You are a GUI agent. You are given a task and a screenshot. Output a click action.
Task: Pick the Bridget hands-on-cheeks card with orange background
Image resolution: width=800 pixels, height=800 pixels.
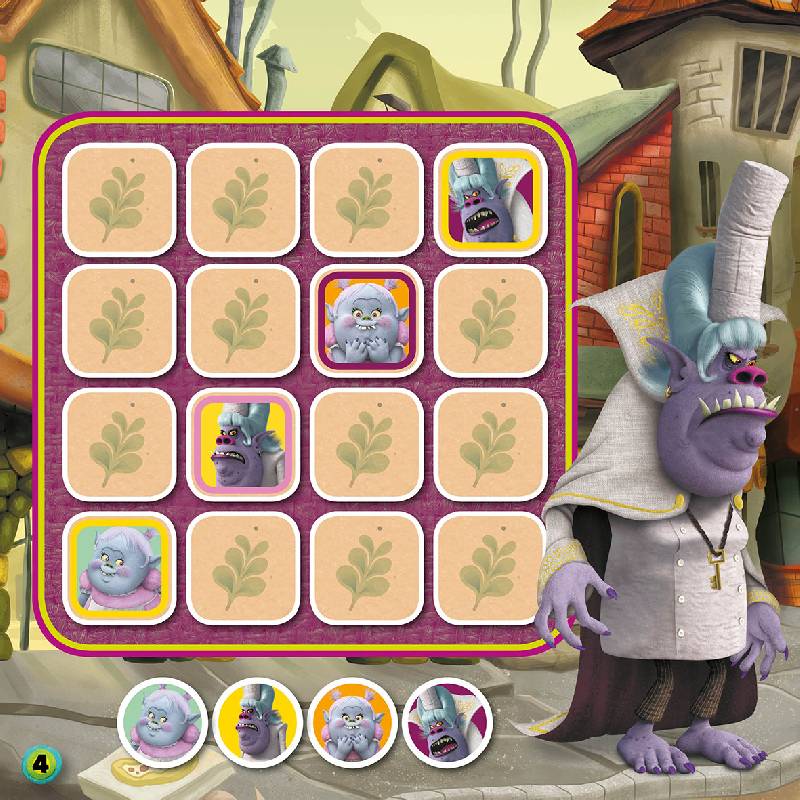pos(363,320)
